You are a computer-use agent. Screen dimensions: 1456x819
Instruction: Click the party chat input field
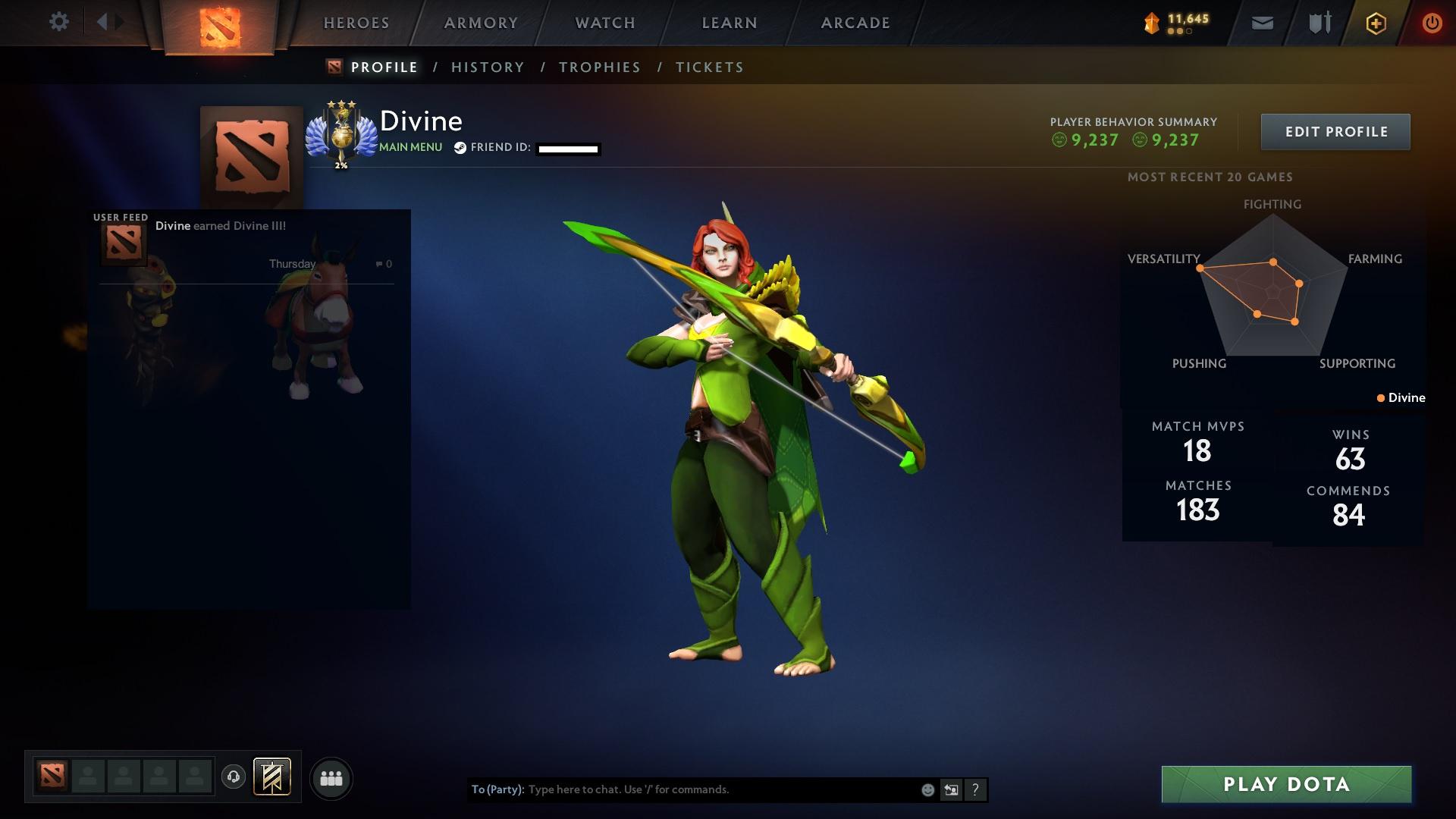point(682,789)
